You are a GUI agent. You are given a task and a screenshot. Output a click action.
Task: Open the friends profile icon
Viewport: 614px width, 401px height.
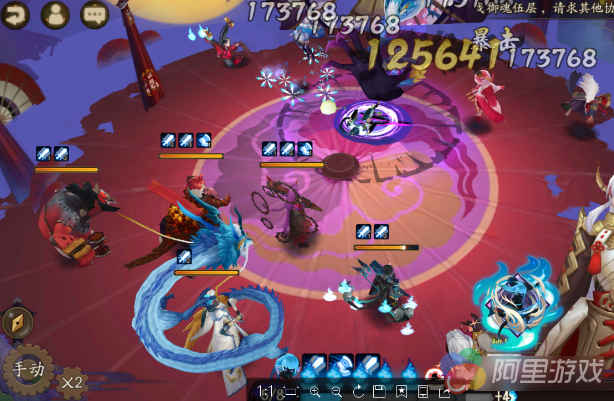tap(56, 15)
